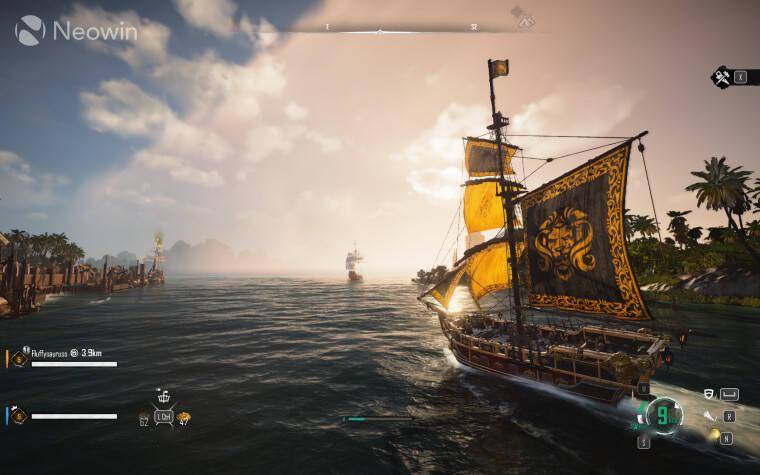The width and height of the screenshot is (760, 475).
Task: Click the brace shield icon
Action: tap(709, 395)
